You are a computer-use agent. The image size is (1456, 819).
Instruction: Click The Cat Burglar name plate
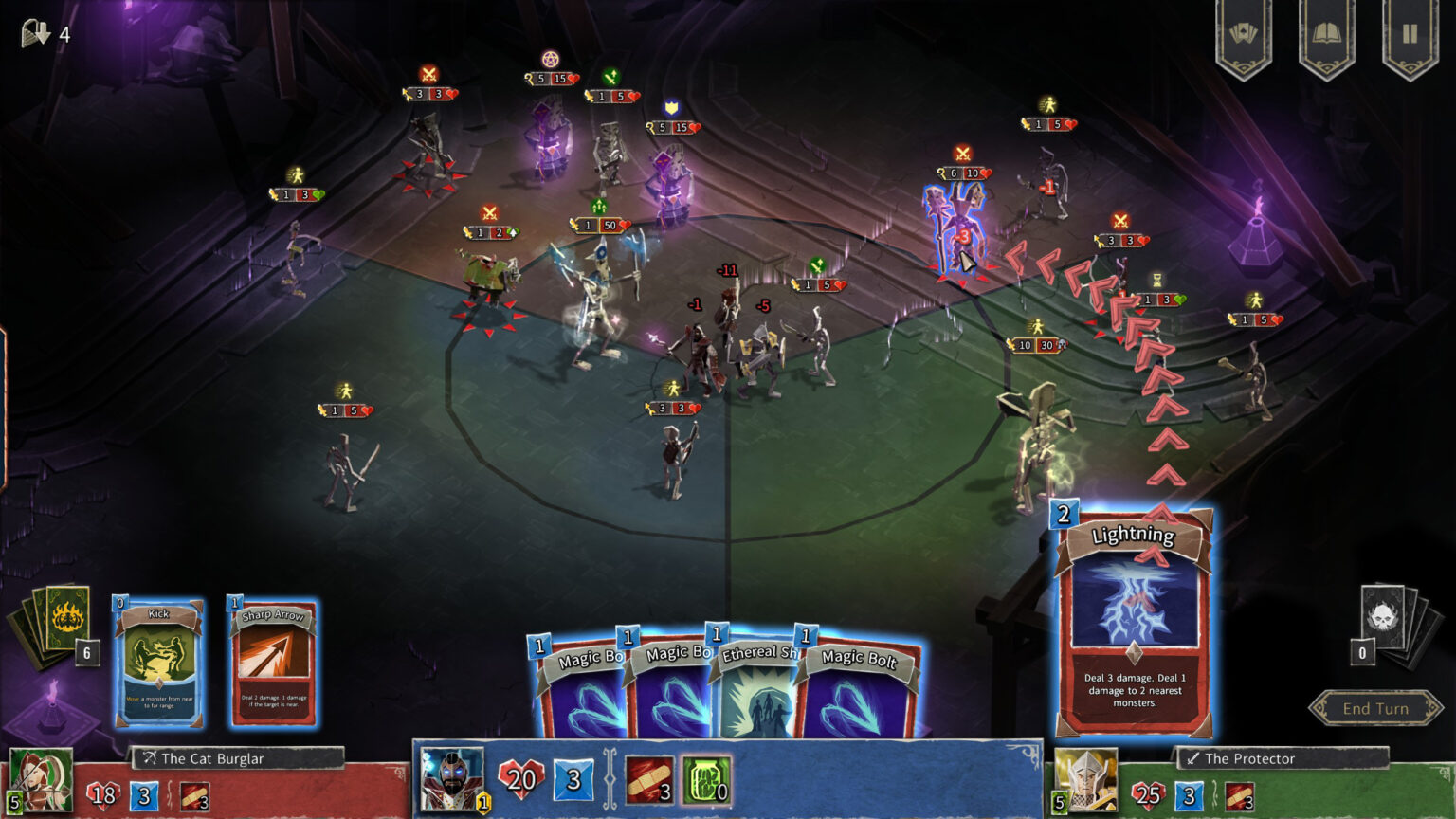[237, 758]
